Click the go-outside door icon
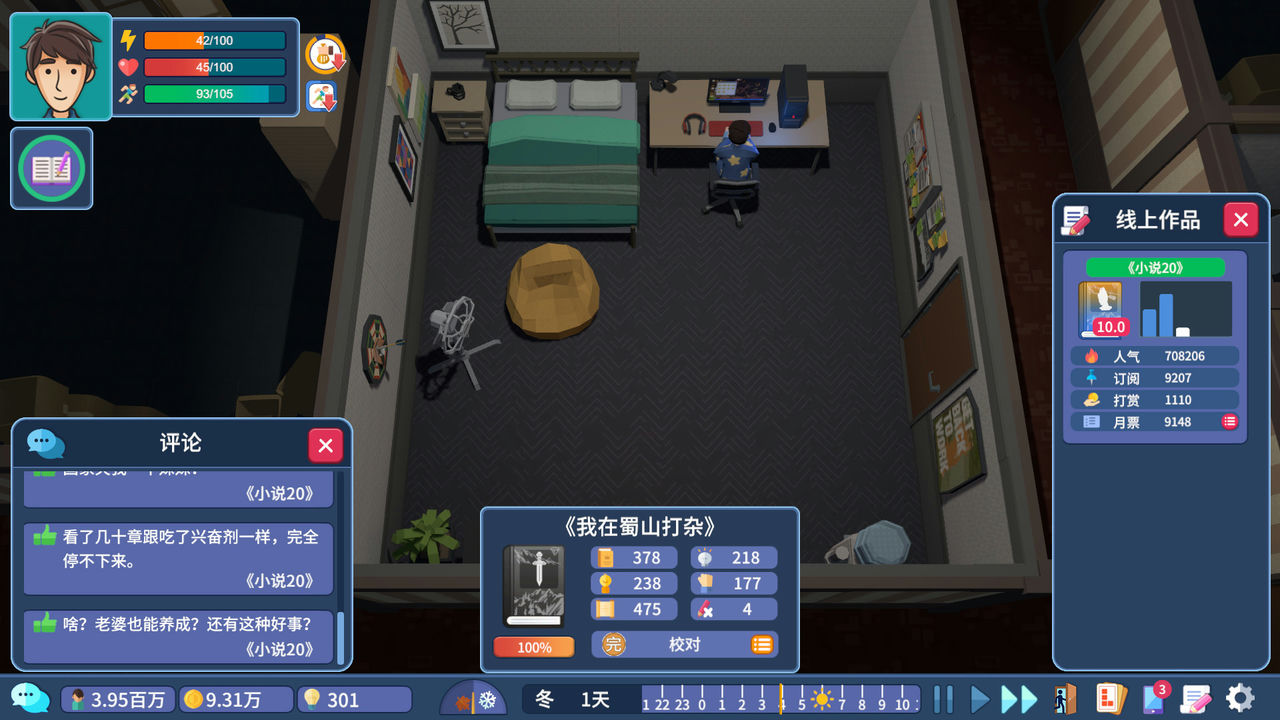 click(1065, 699)
